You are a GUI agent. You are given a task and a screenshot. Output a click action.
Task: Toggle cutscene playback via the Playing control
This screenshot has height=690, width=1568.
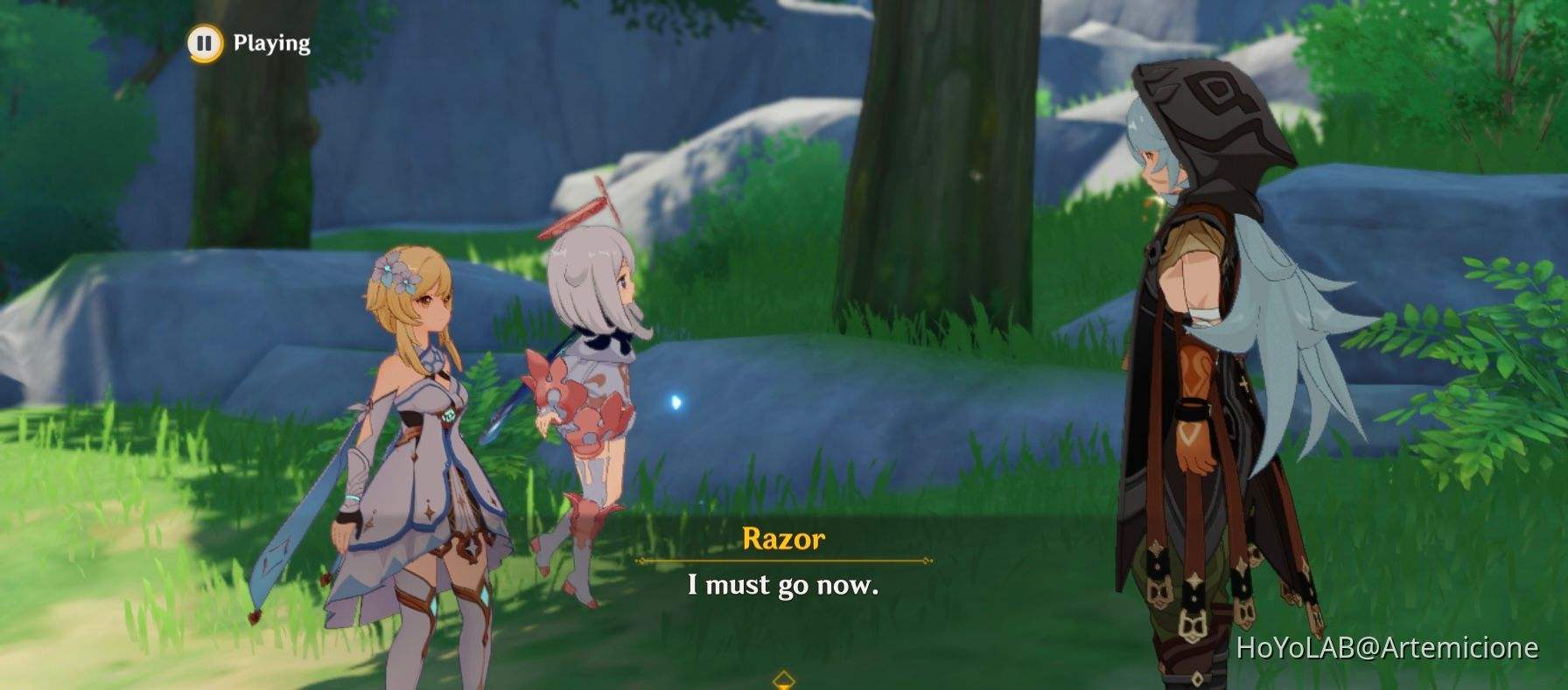(x=205, y=42)
